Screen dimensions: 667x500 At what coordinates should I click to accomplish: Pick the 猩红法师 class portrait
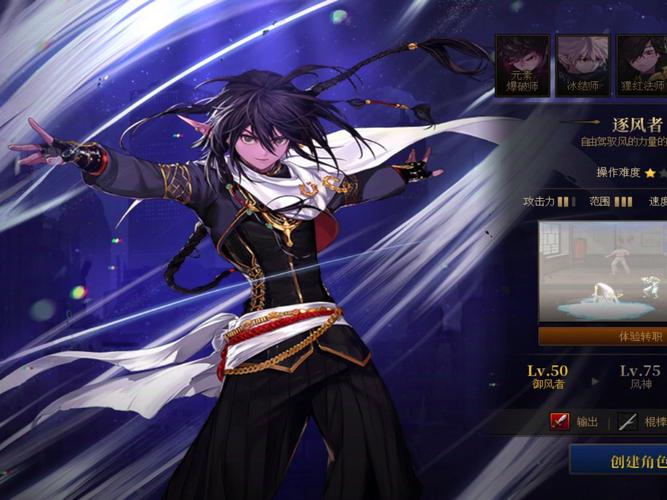pos(641,65)
